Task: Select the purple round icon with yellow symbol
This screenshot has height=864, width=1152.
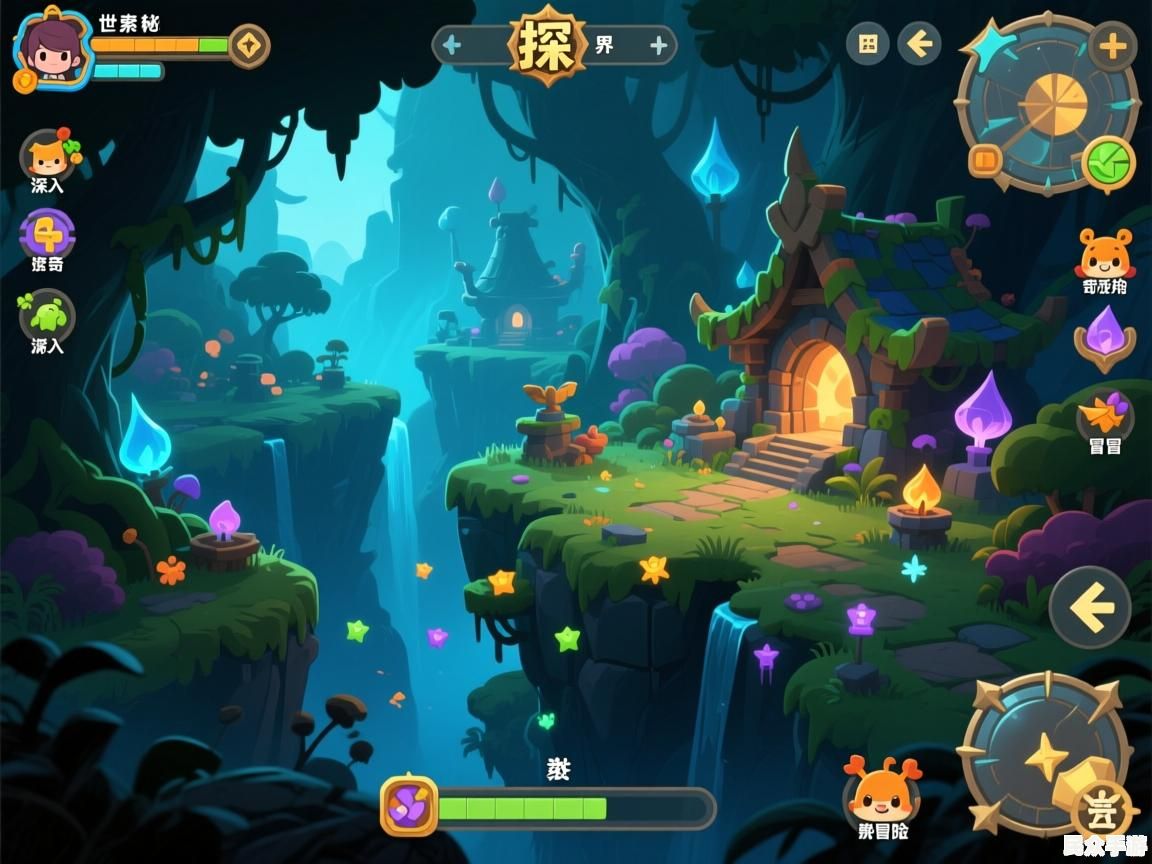Action: coord(47,234)
